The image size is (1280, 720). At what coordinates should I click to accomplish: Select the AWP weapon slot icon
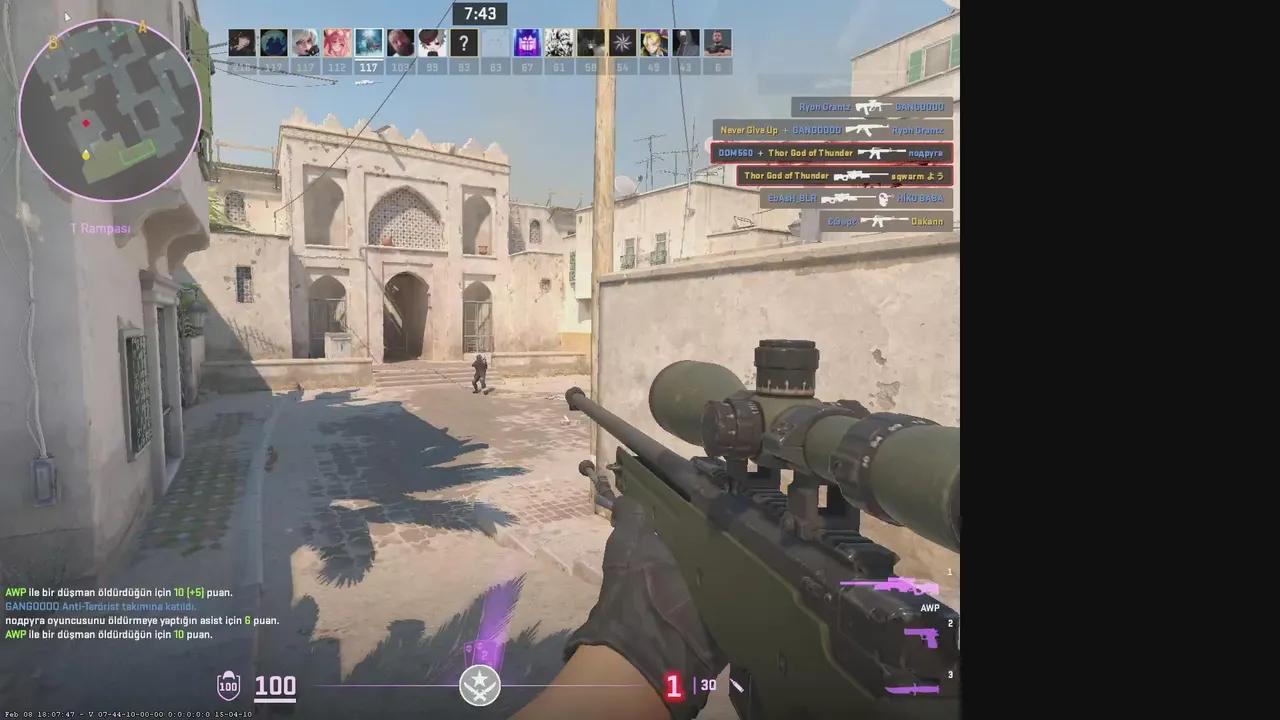[905, 585]
